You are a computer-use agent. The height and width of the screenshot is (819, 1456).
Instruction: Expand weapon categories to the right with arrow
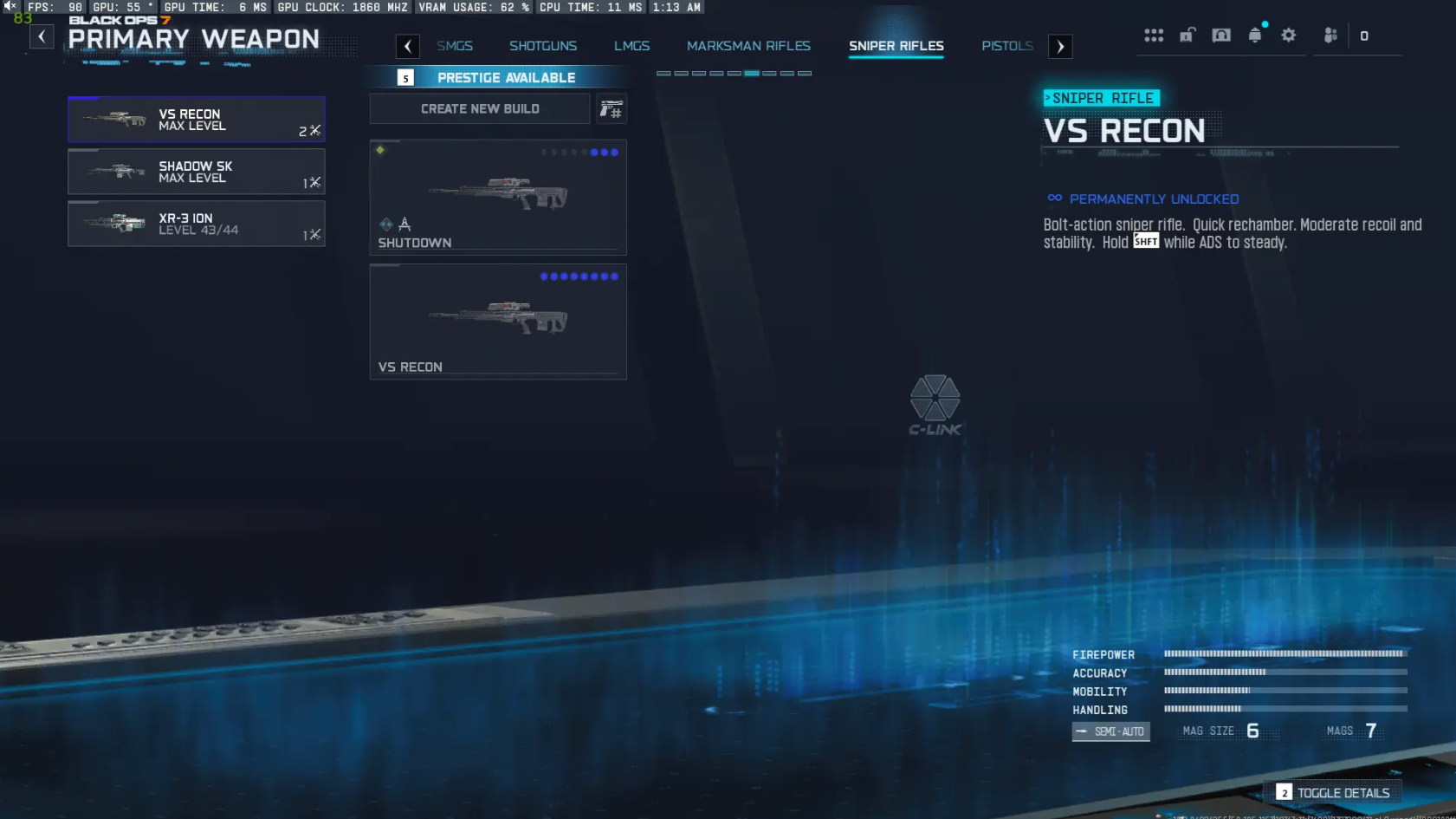tap(1061, 46)
